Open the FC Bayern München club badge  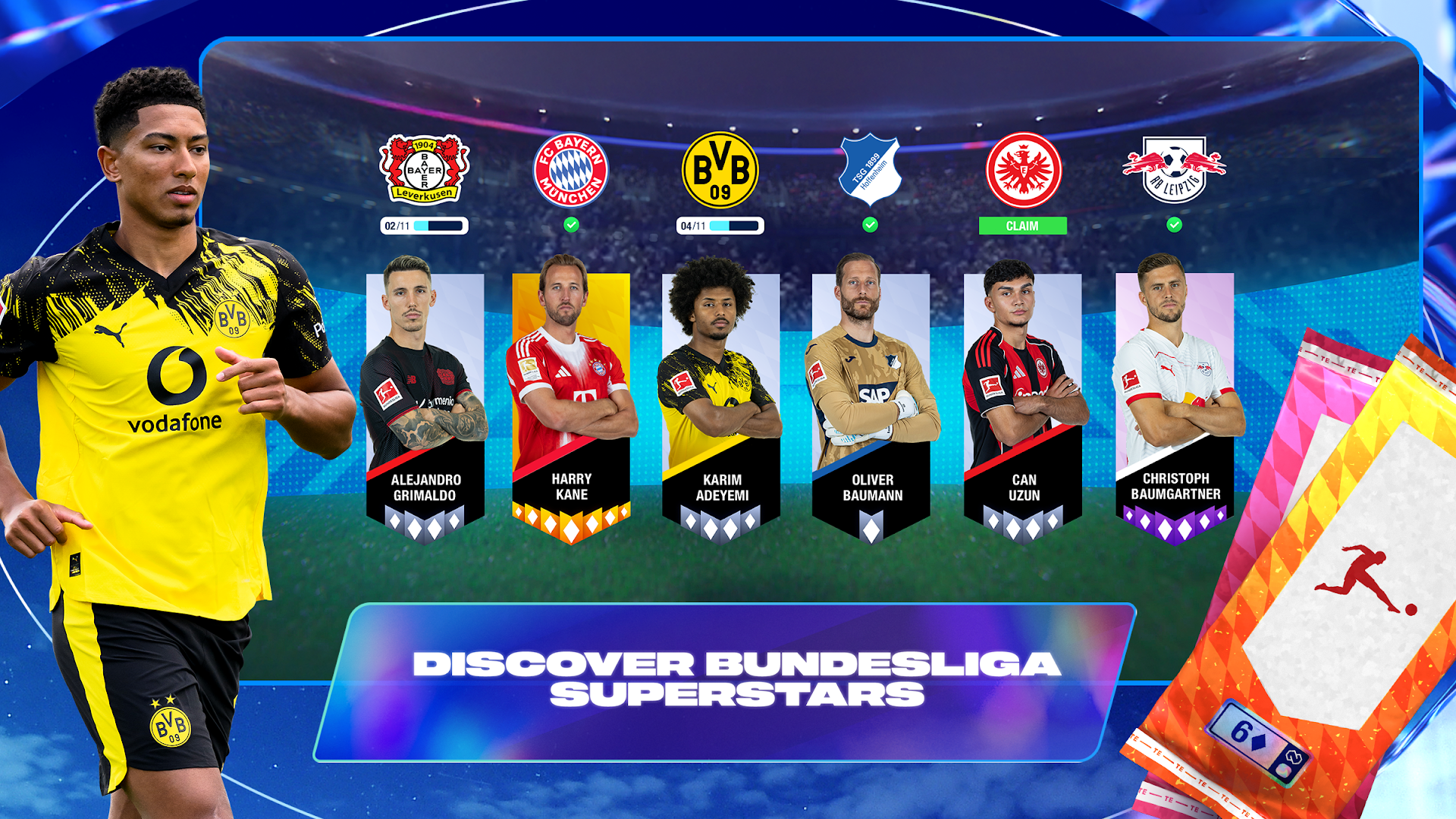(x=571, y=168)
